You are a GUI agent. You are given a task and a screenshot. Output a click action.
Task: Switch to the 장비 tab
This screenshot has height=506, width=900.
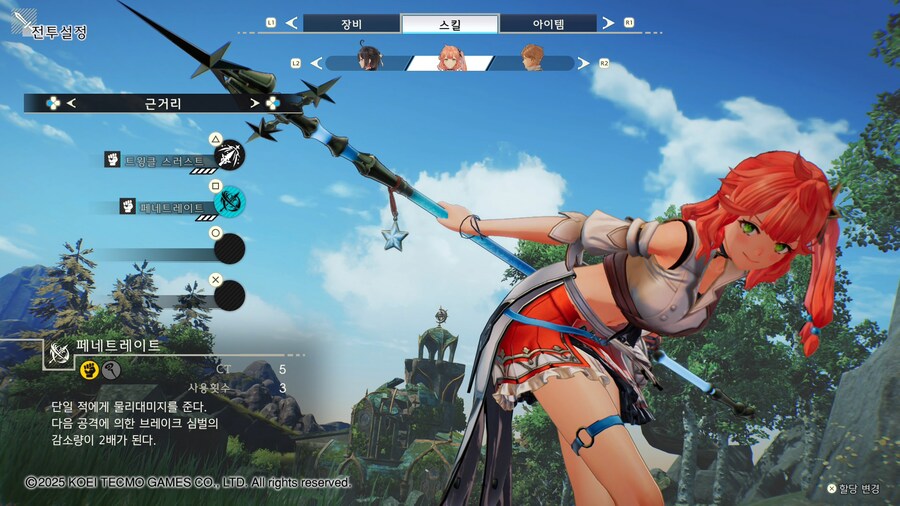[349, 23]
